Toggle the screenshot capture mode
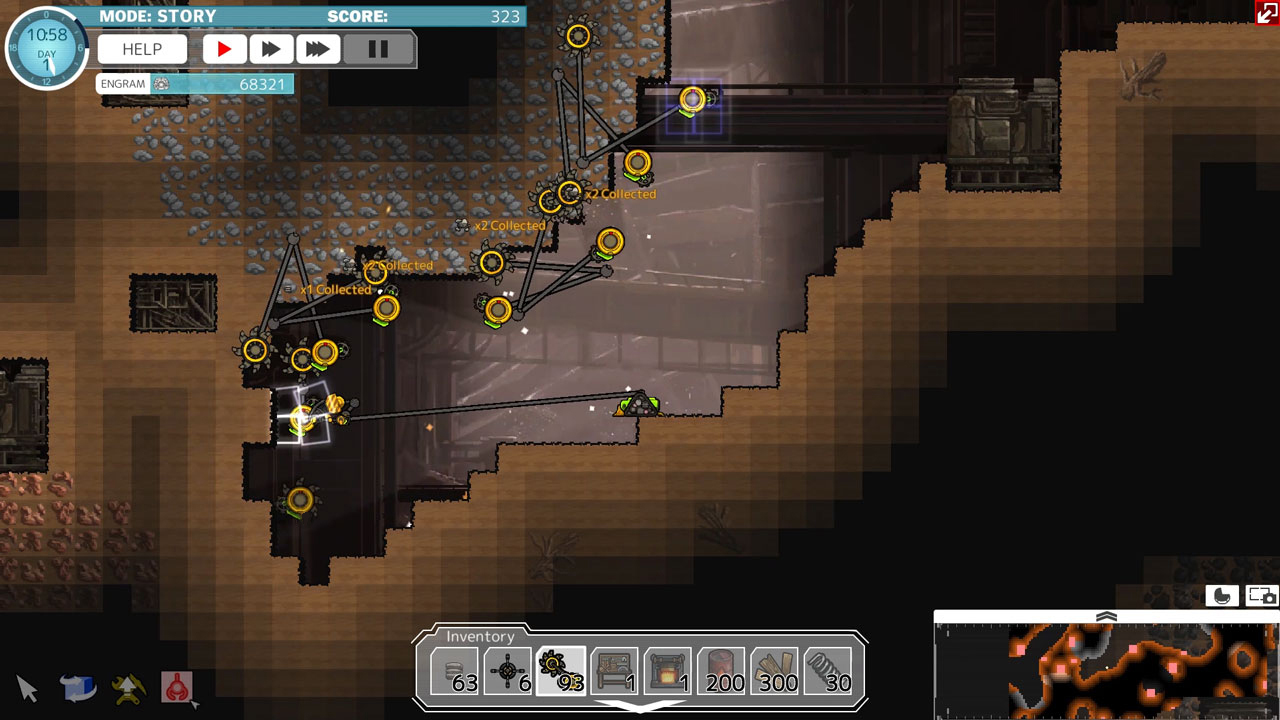This screenshot has height=720, width=1280. pyautogui.click(x=1259, y=595)
